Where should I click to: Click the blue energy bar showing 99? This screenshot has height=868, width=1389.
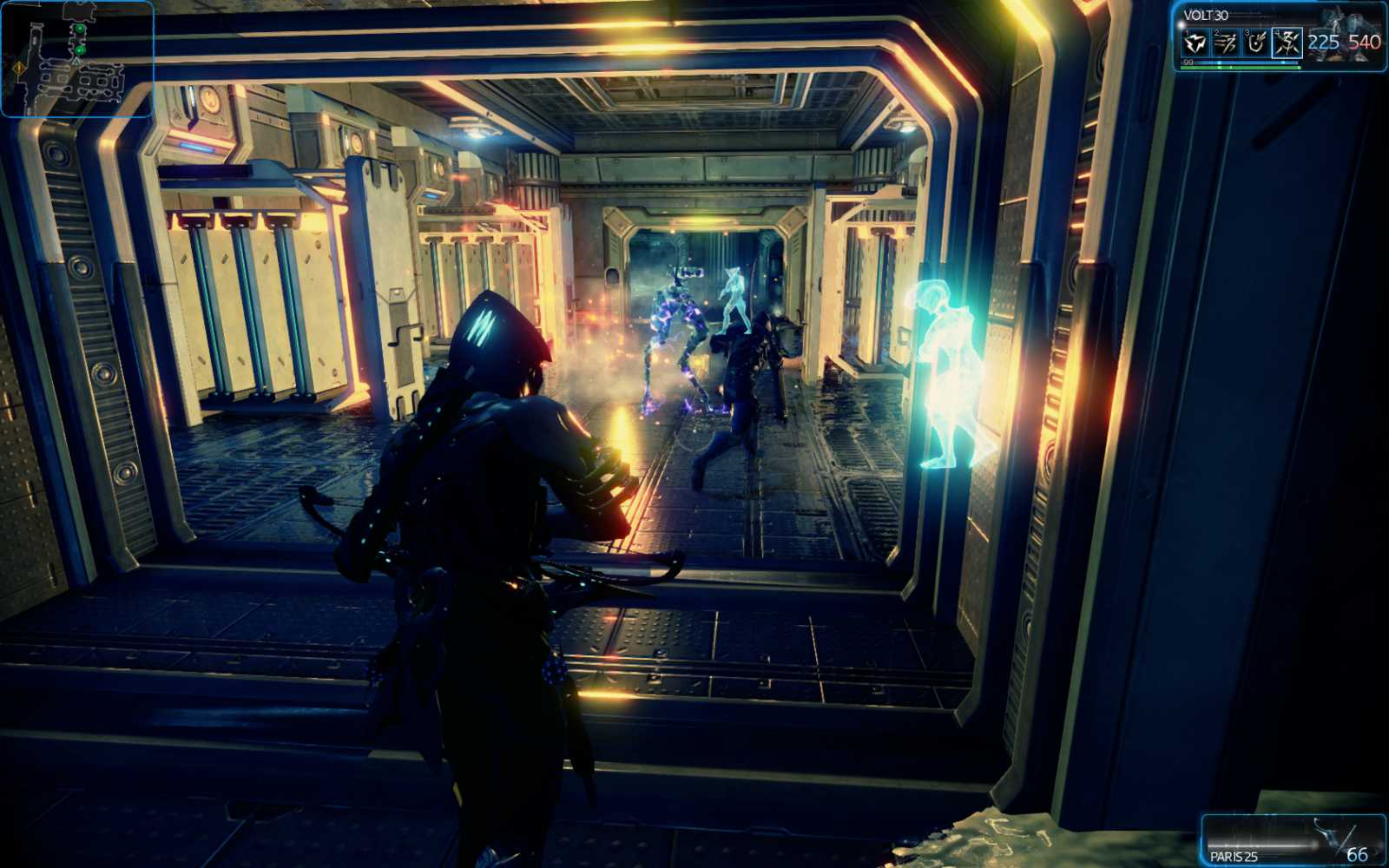1233,62
